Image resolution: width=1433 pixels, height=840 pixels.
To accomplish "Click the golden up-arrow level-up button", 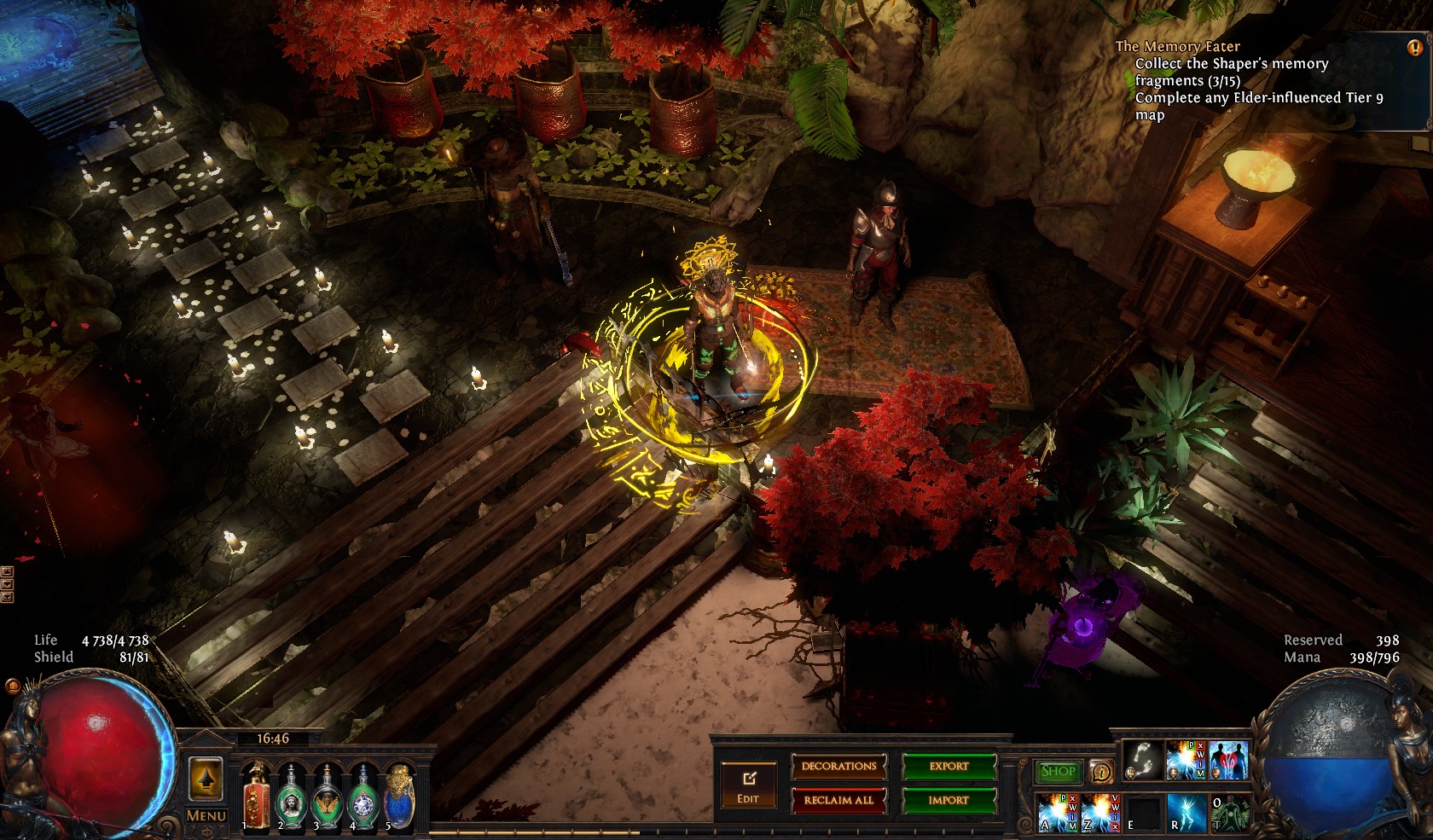I will [206, 778].
